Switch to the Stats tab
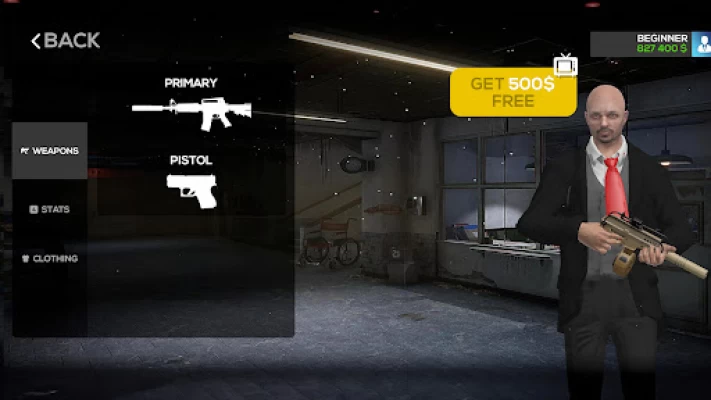Viewport: 711px width, 400px height. [x=50, y=209]
